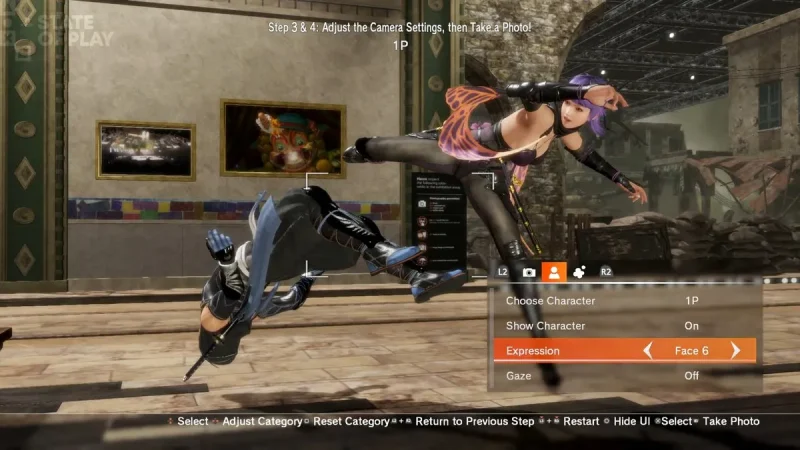800x450 pixels.
Task: Select the Choose Character row
Action: [x=624, y=301]
